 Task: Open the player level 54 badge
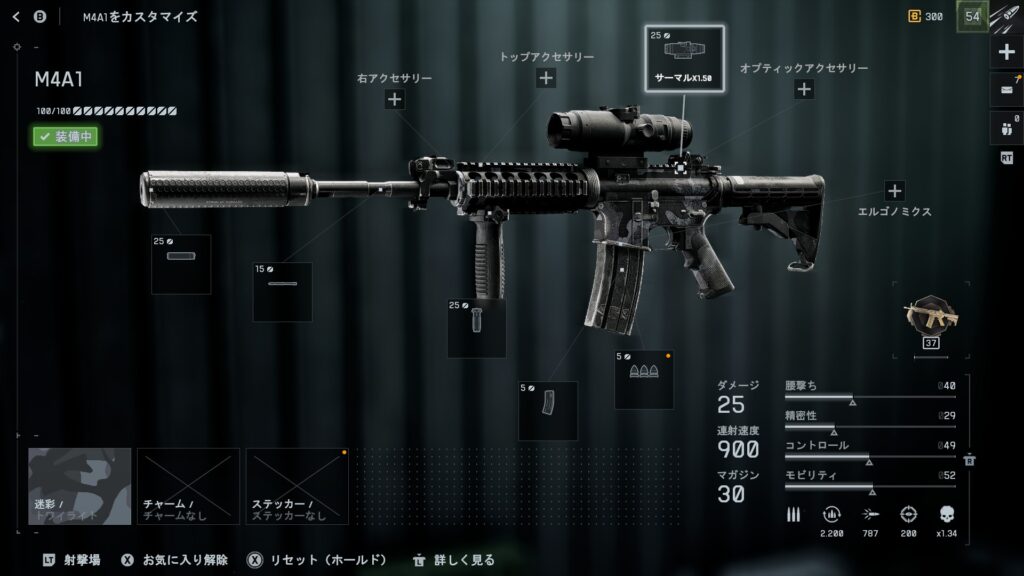coord(972,16)
